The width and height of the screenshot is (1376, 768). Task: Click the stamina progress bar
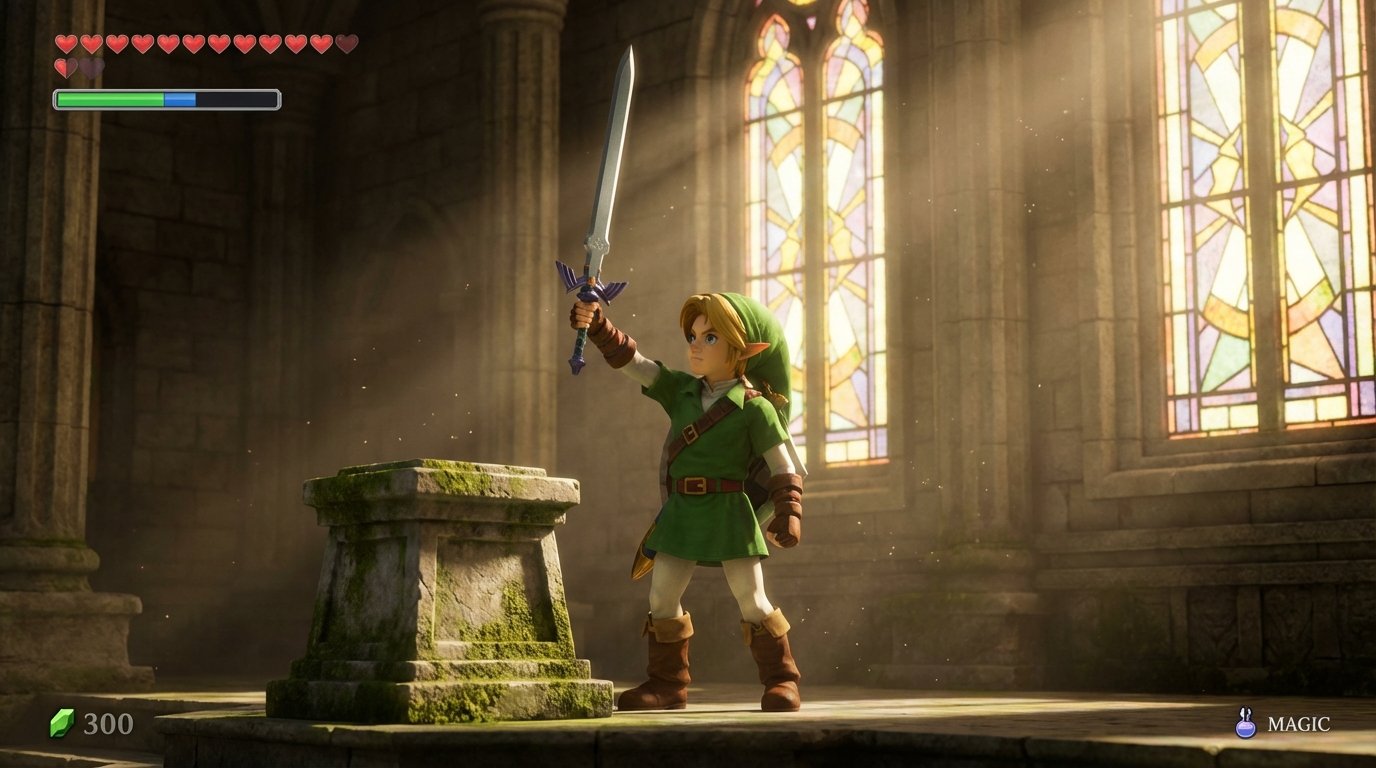(x=170, y=97)
